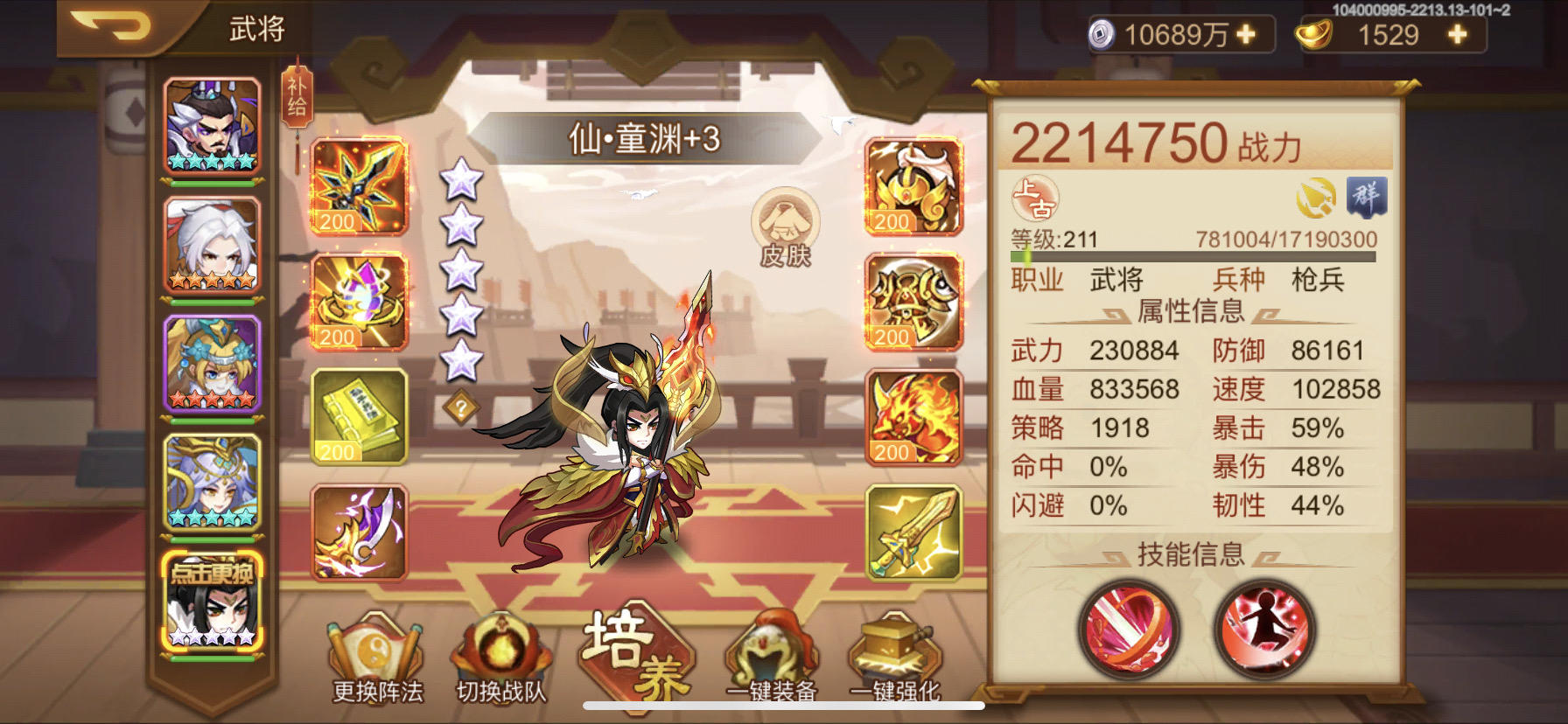Select the dual blades equipment slot
Screen dimensions: 1568x724
(x=360, y=535)
